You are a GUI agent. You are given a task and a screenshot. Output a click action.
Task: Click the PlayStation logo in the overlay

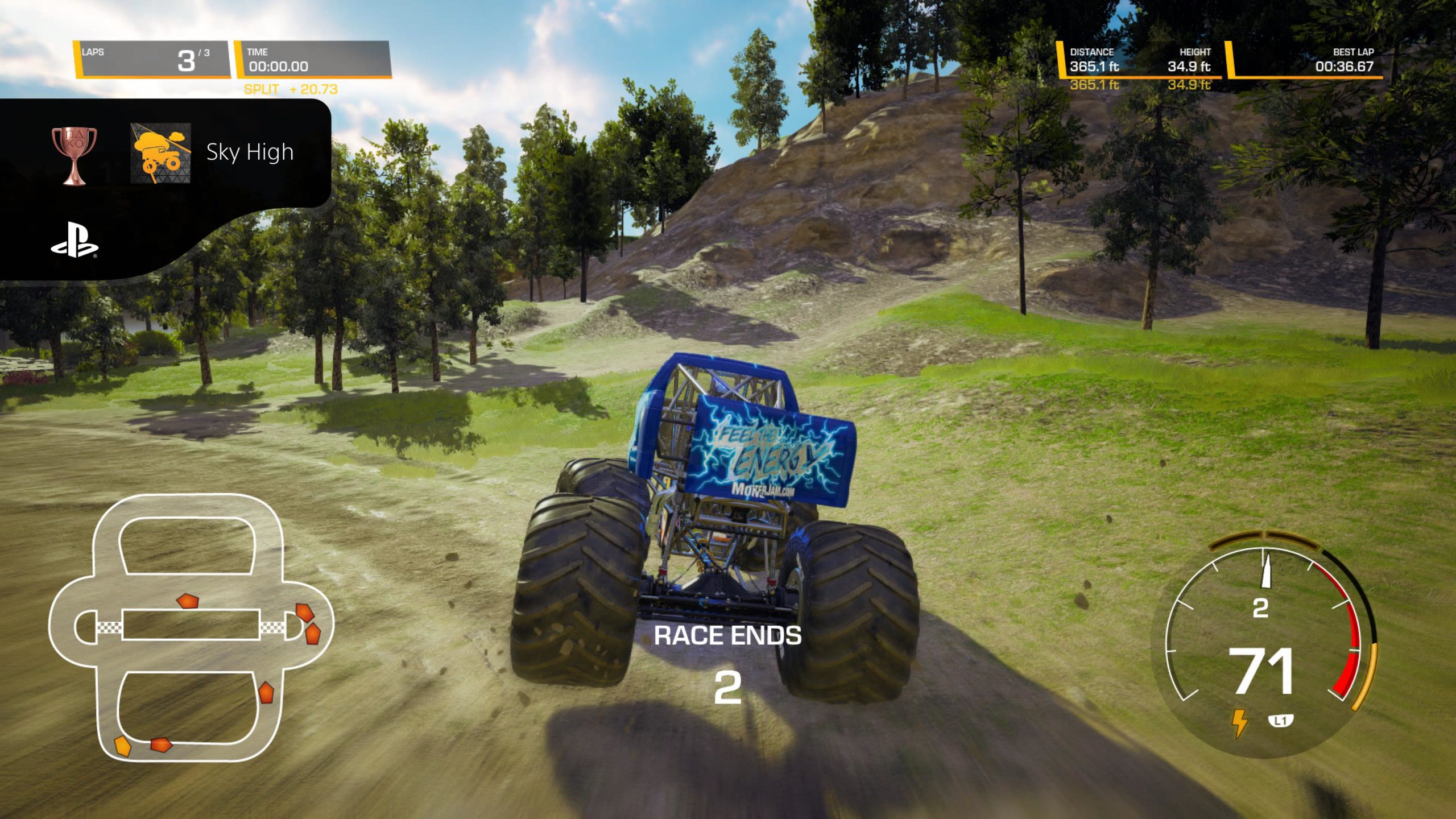(75, 242)
